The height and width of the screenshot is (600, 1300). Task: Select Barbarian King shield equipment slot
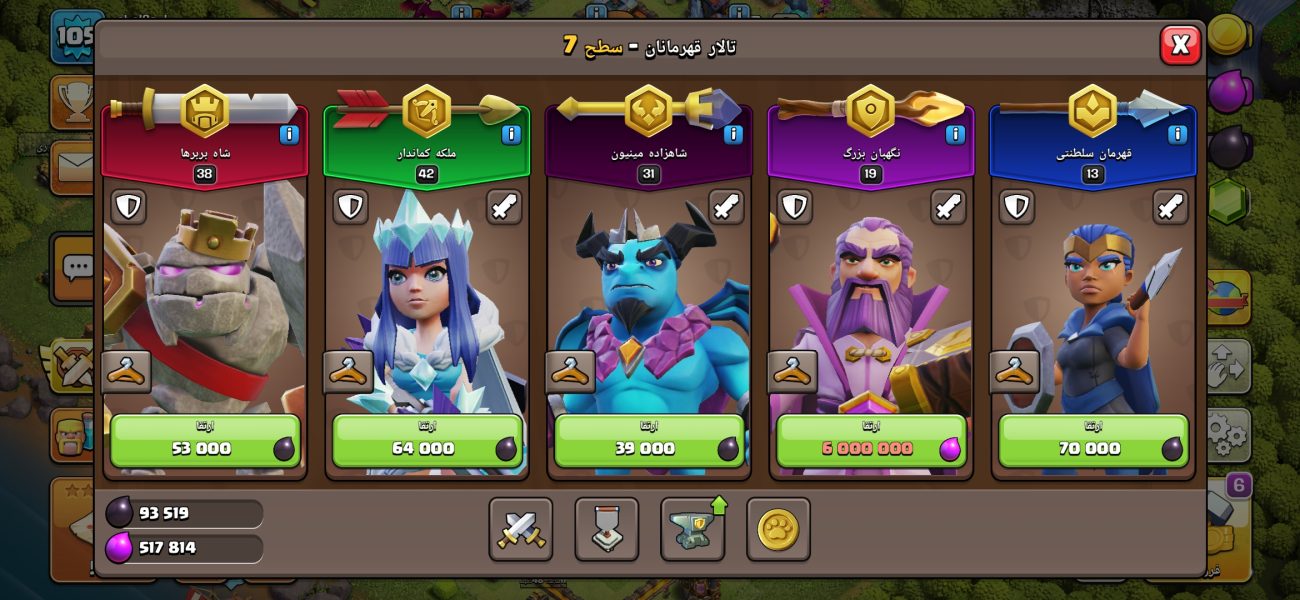(128, 207)
